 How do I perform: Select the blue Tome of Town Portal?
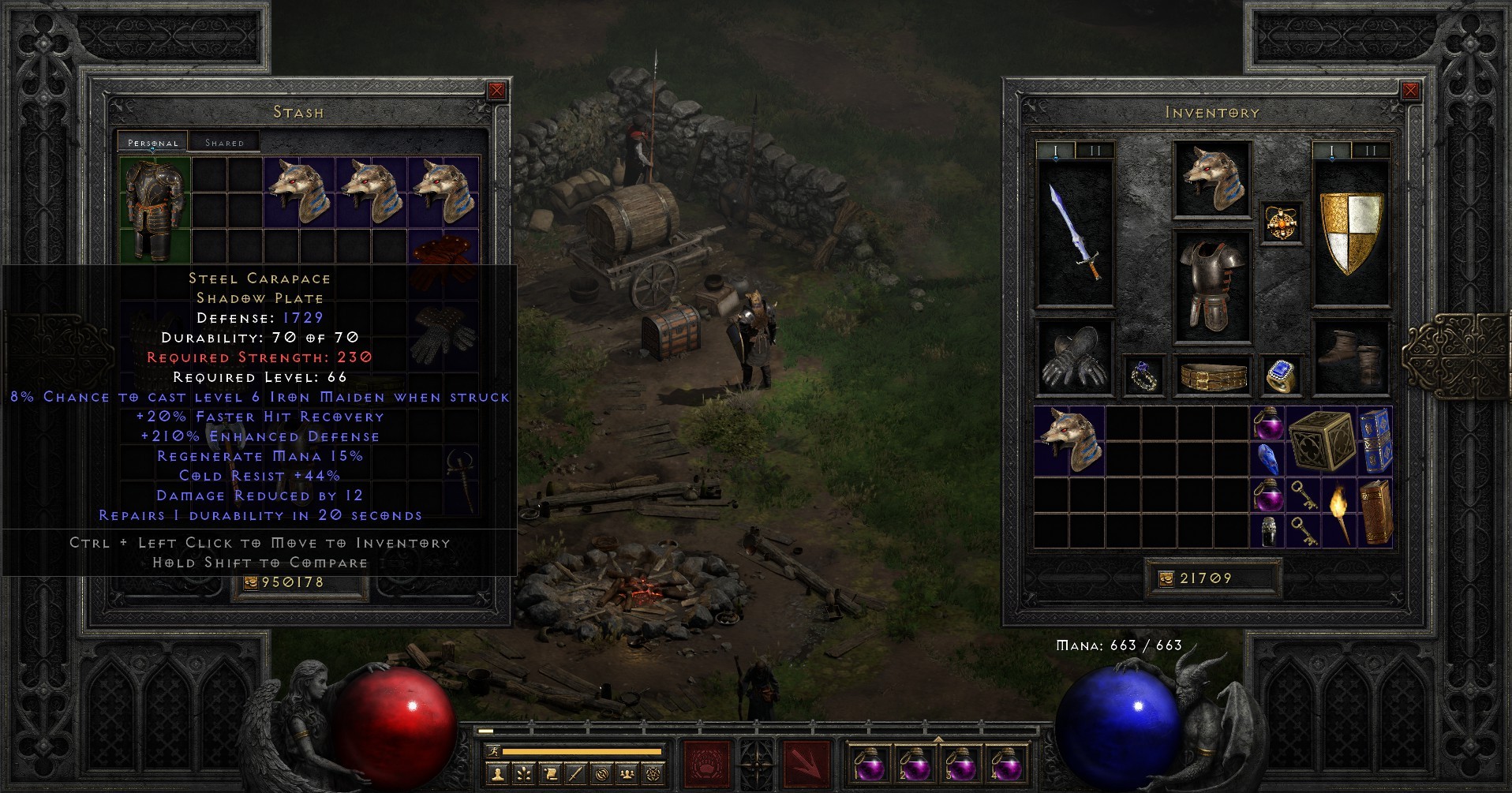pyautogui.click(x=1376, y=440)
